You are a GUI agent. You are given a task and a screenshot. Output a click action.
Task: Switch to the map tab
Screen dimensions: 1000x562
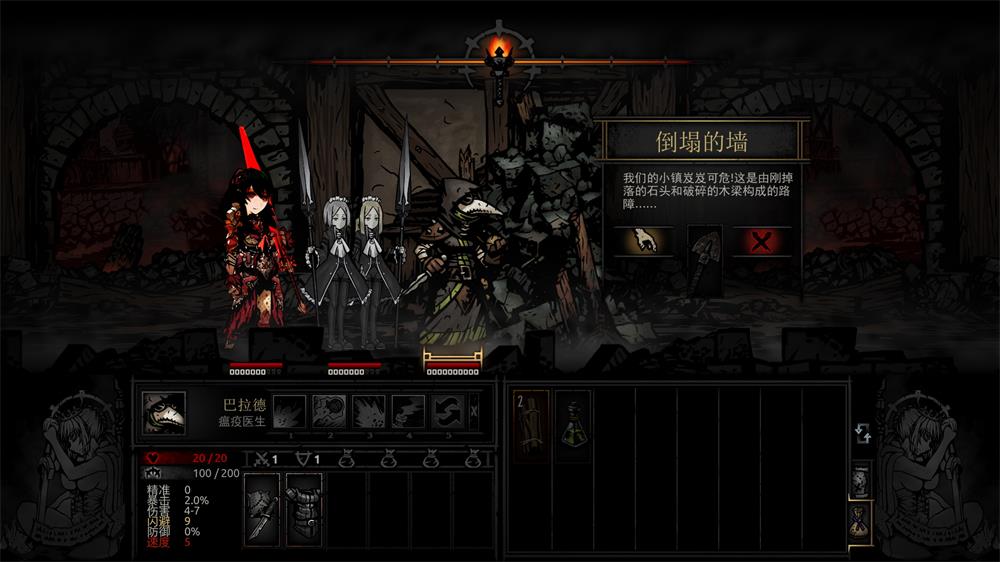tap(860, 478)
